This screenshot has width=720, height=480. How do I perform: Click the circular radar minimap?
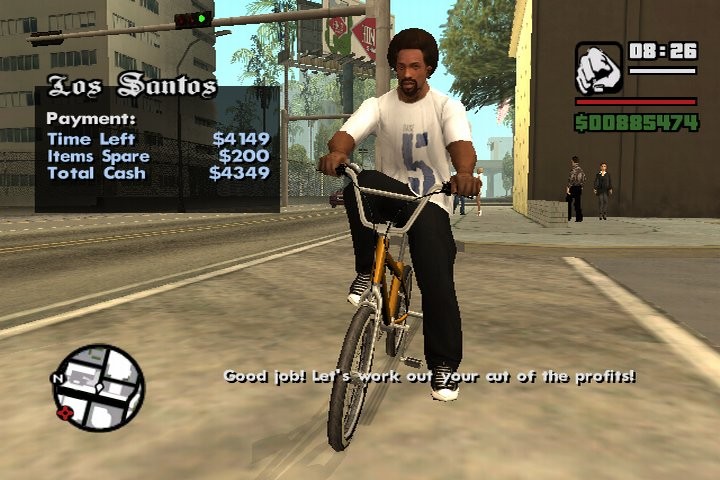click(x=99, y=388)
